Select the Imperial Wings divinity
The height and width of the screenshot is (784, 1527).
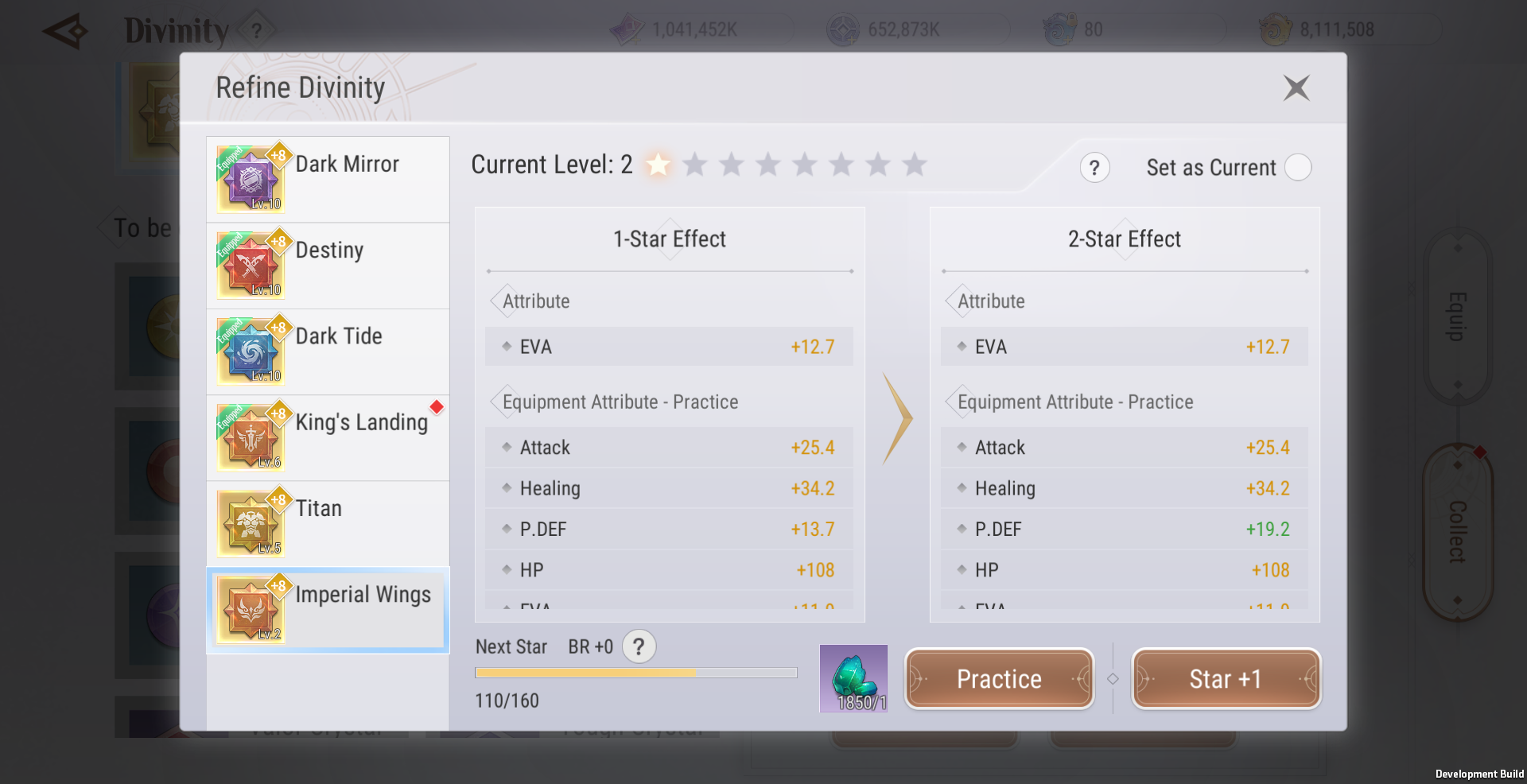pyautogui.click(x=328, y=610)
